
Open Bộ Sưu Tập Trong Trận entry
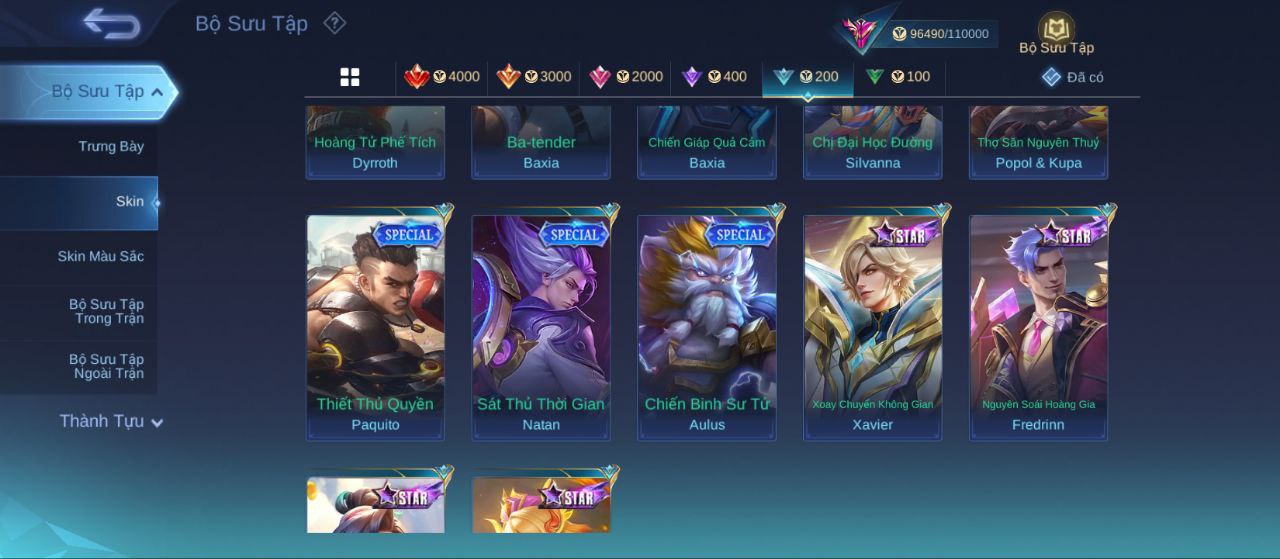[x=106, y=312]
